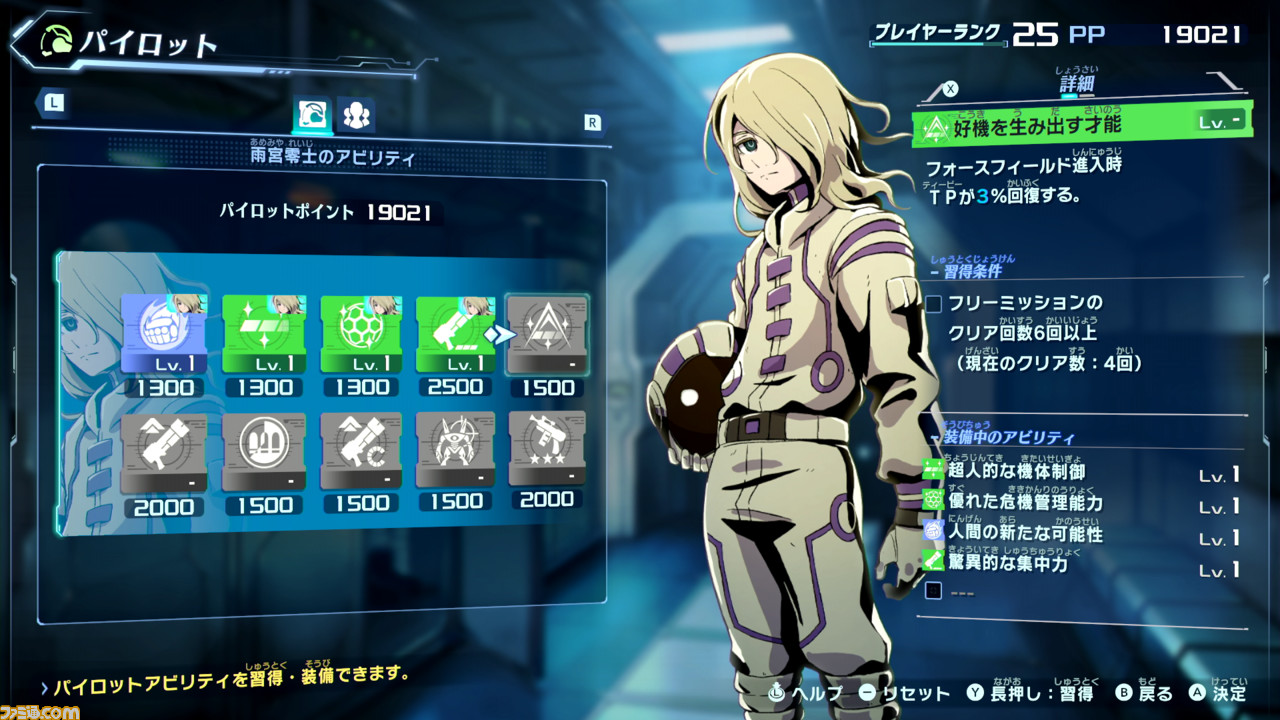The height and width of the screenshot is (720, 1280).
Task: Switch to the group silhouette tab
Action: click(355, 116)
